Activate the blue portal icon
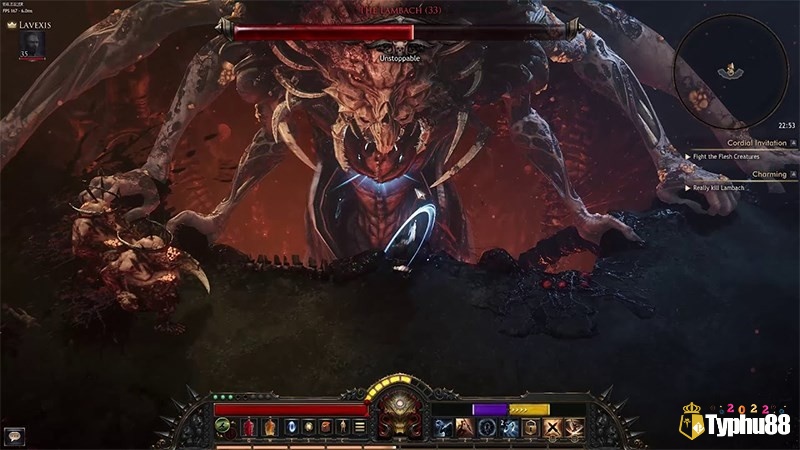This screenshot has height=450, width=800. (292, 427)
